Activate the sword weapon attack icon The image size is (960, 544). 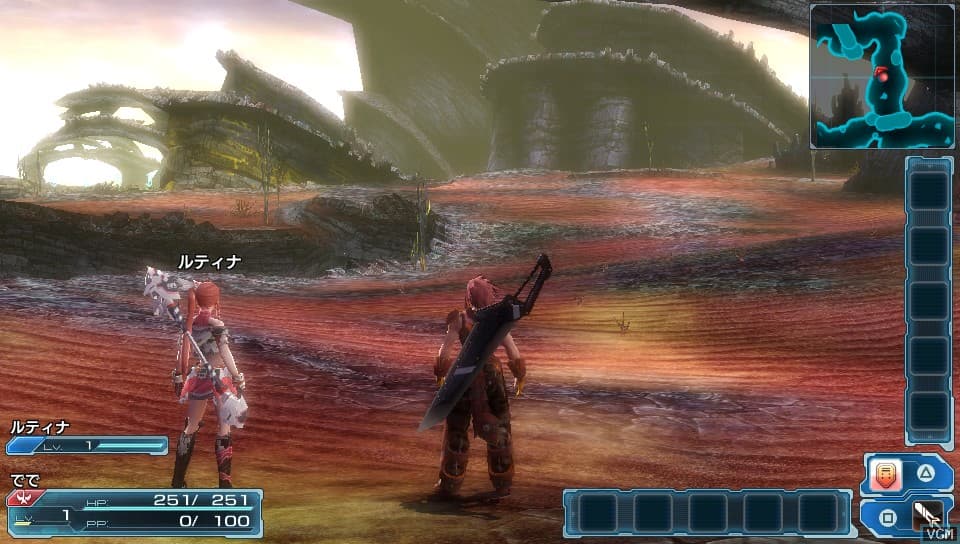pos(929,517)
